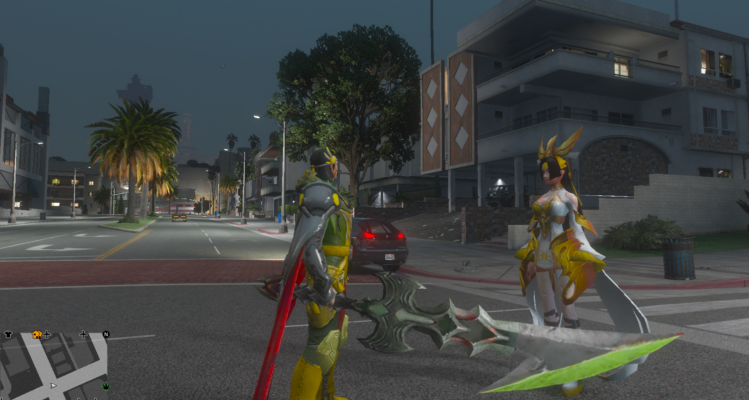Select the green leaf marker on minimap
This screenshot has width=749, height=400.
[106, 386]
